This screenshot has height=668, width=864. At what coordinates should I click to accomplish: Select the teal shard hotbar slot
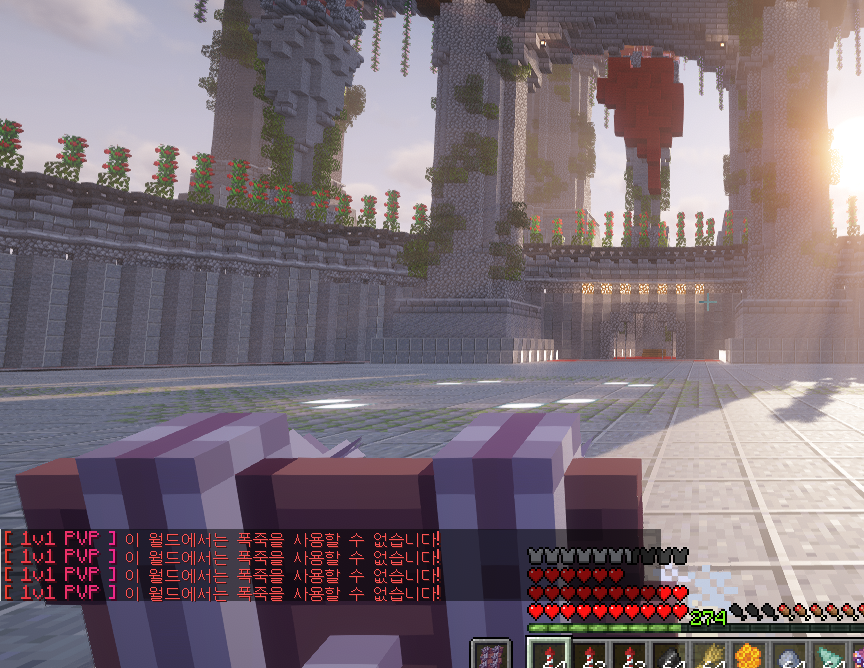click(x=829, y=656)
